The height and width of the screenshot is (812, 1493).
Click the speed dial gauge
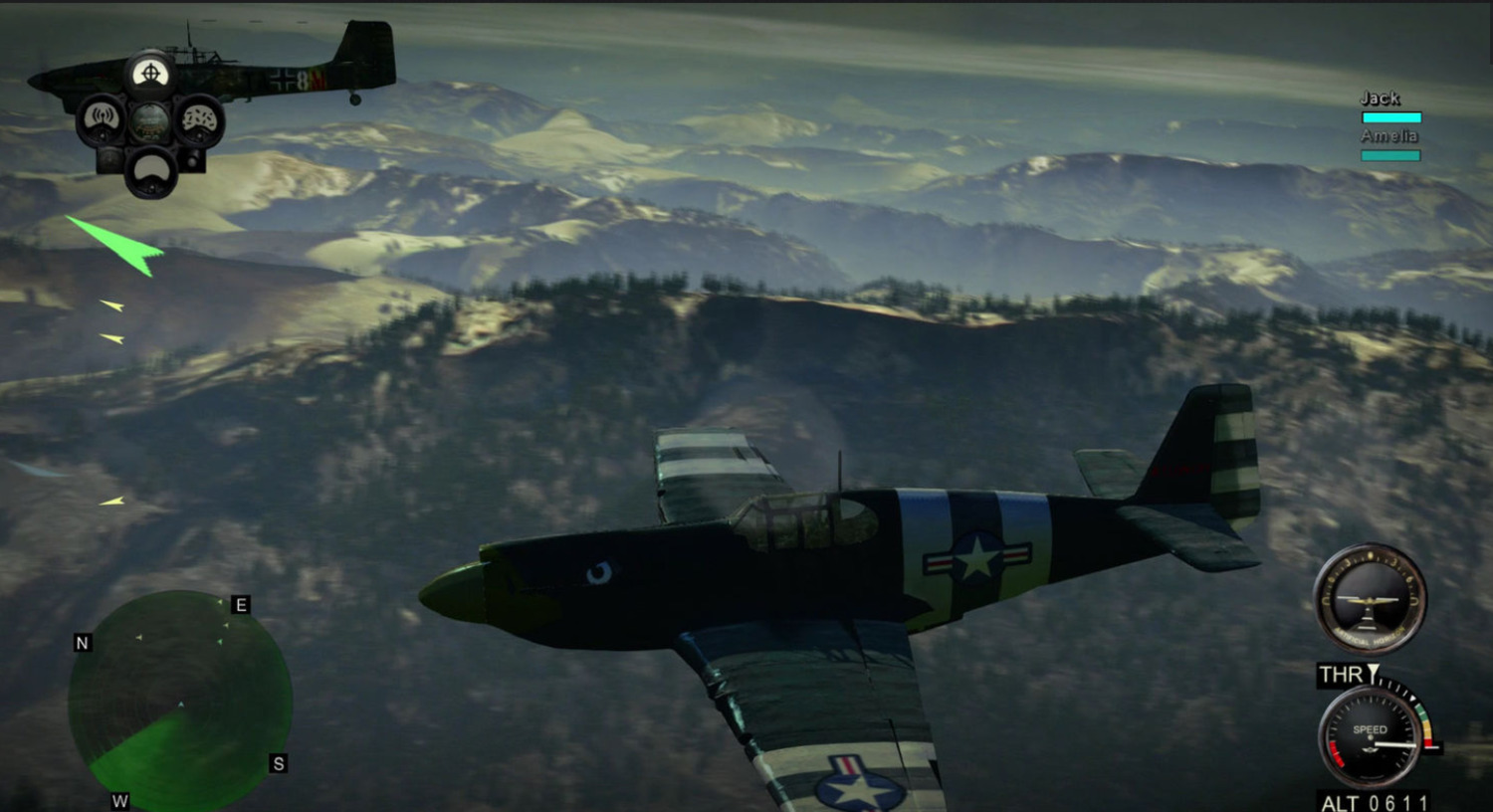click(1371, 737)
